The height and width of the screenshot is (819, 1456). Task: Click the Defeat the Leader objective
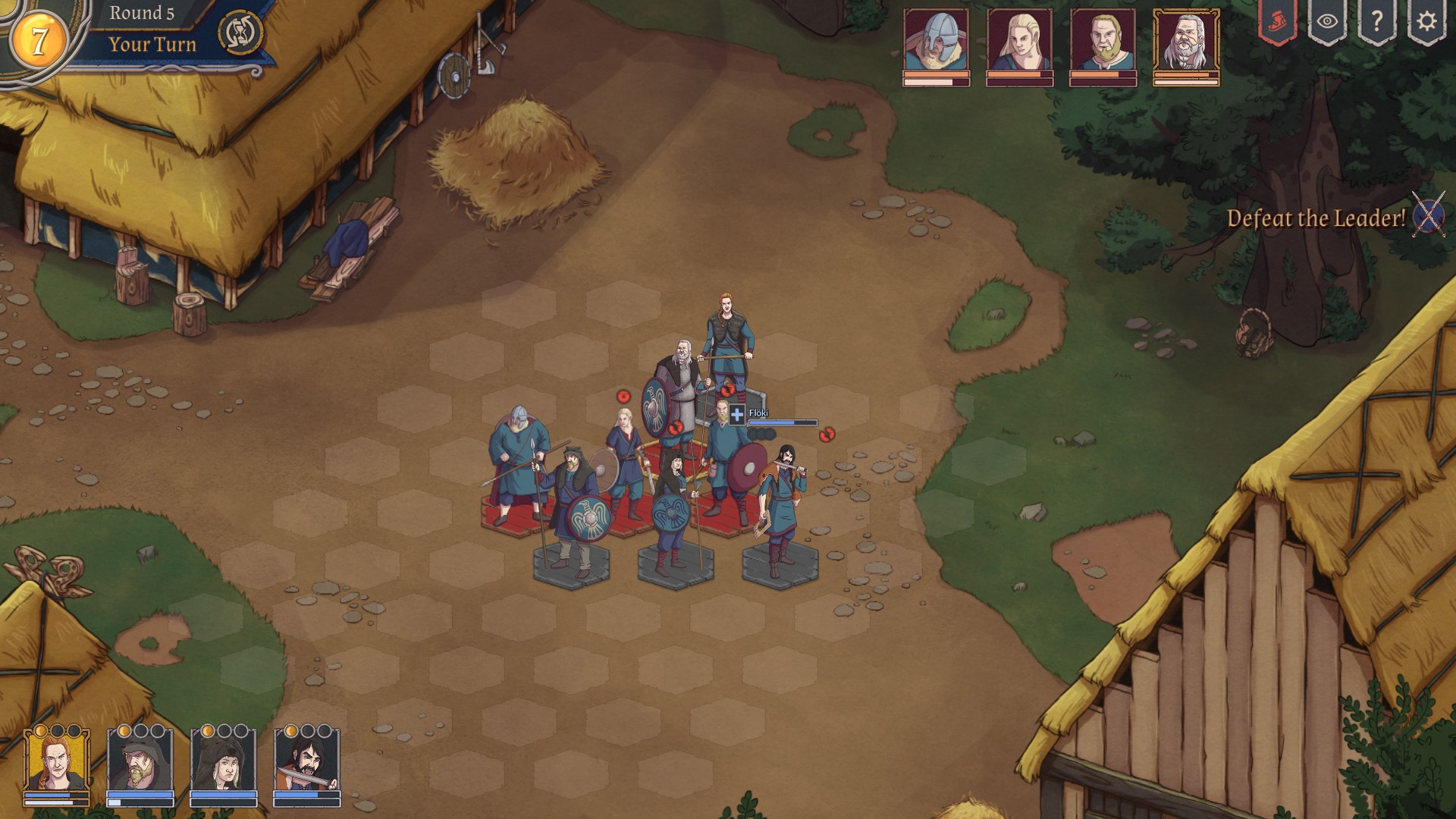[1316, 218]
